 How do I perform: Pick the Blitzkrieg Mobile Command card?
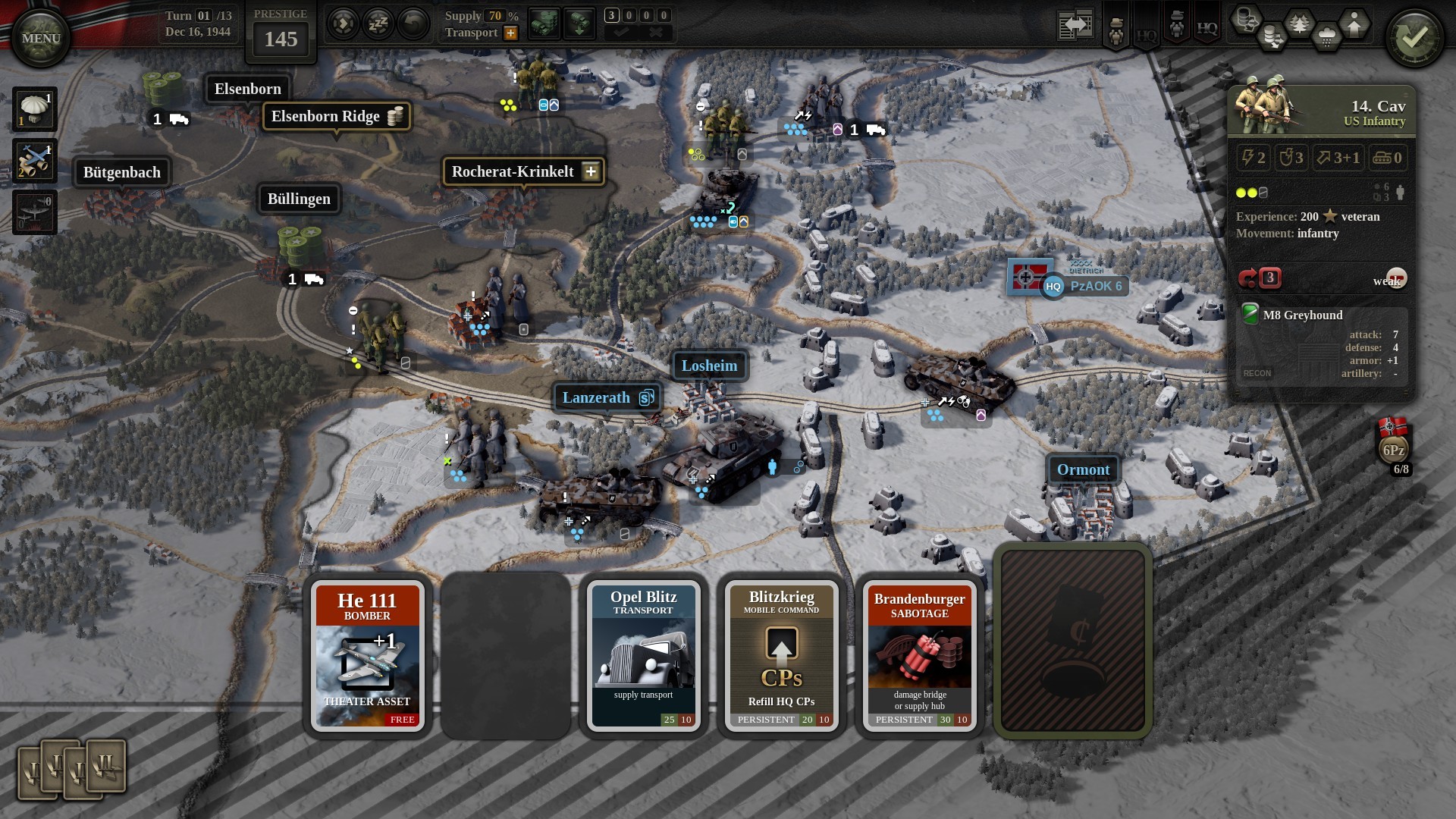point(781,655)
